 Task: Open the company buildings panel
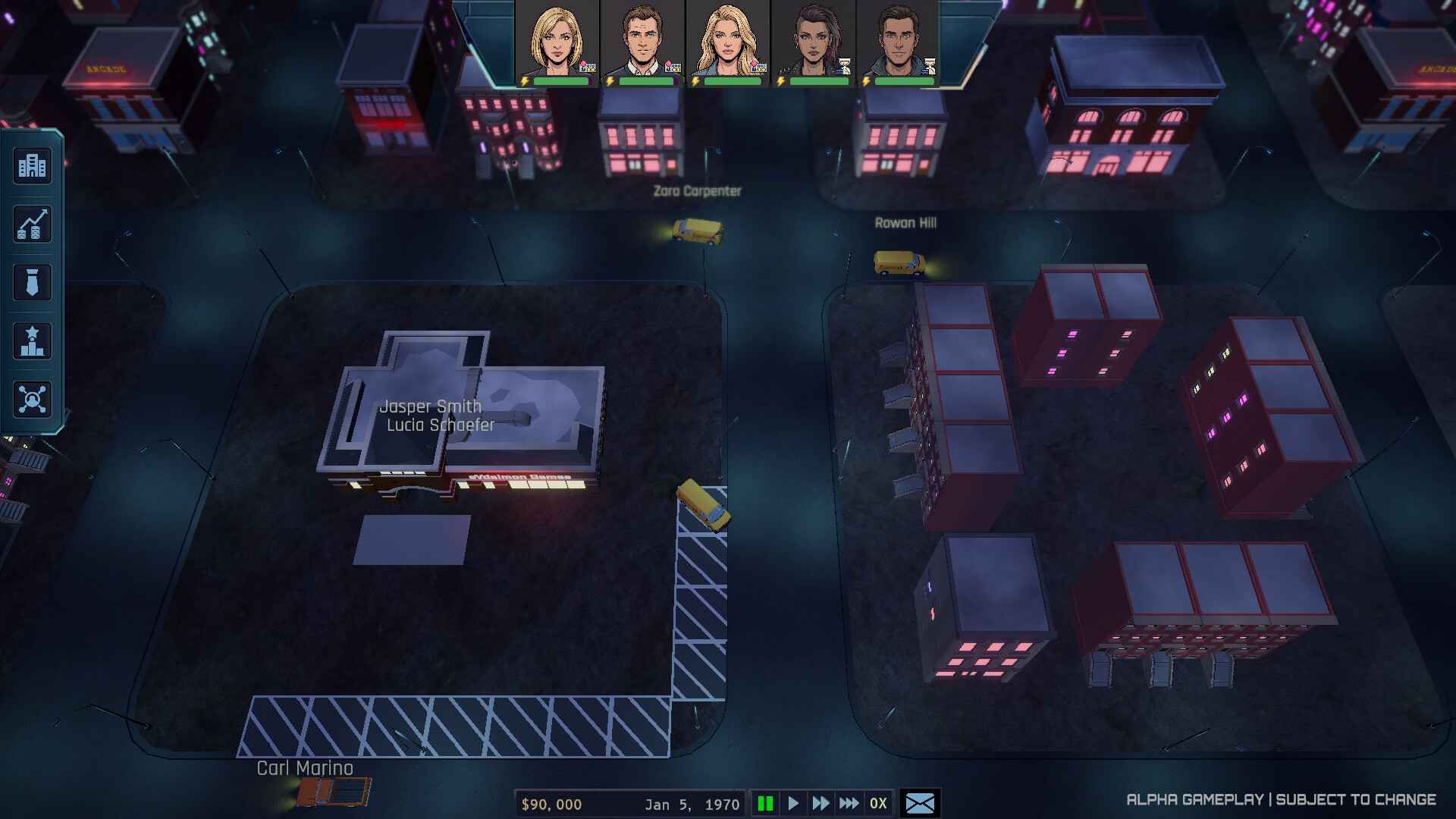point(31,166)
